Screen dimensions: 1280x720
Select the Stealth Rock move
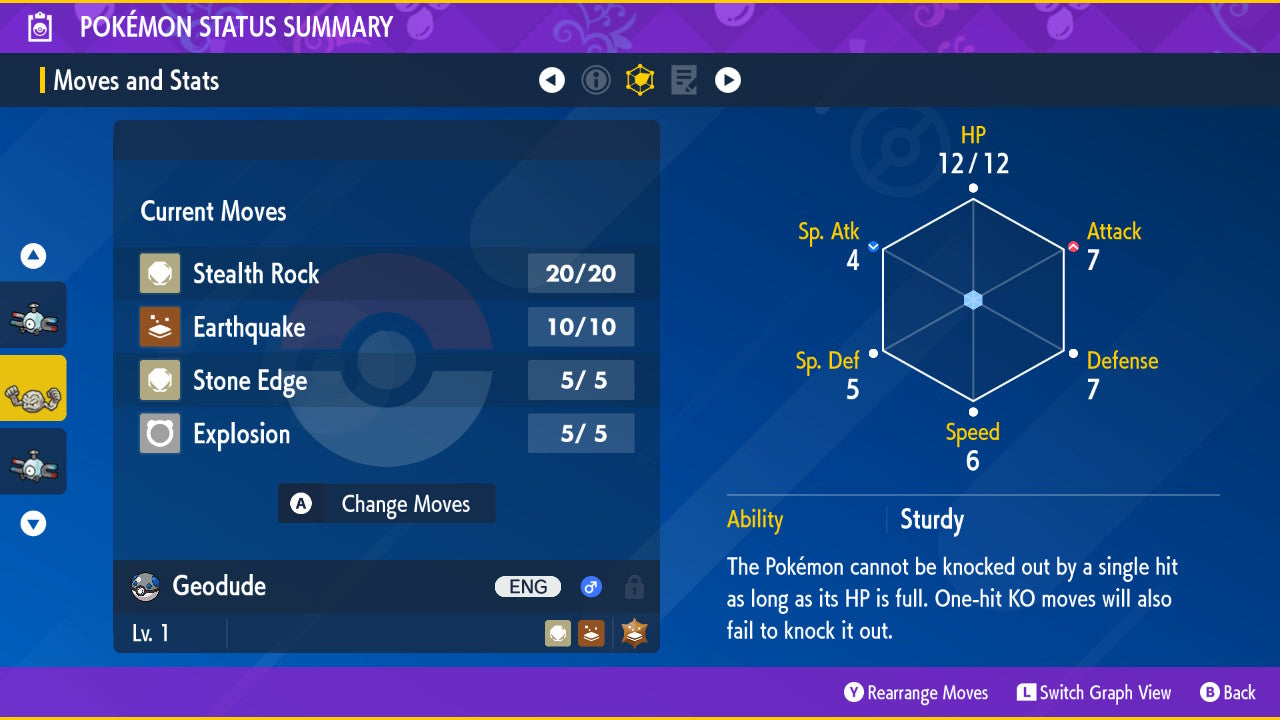tap(386, 273)
